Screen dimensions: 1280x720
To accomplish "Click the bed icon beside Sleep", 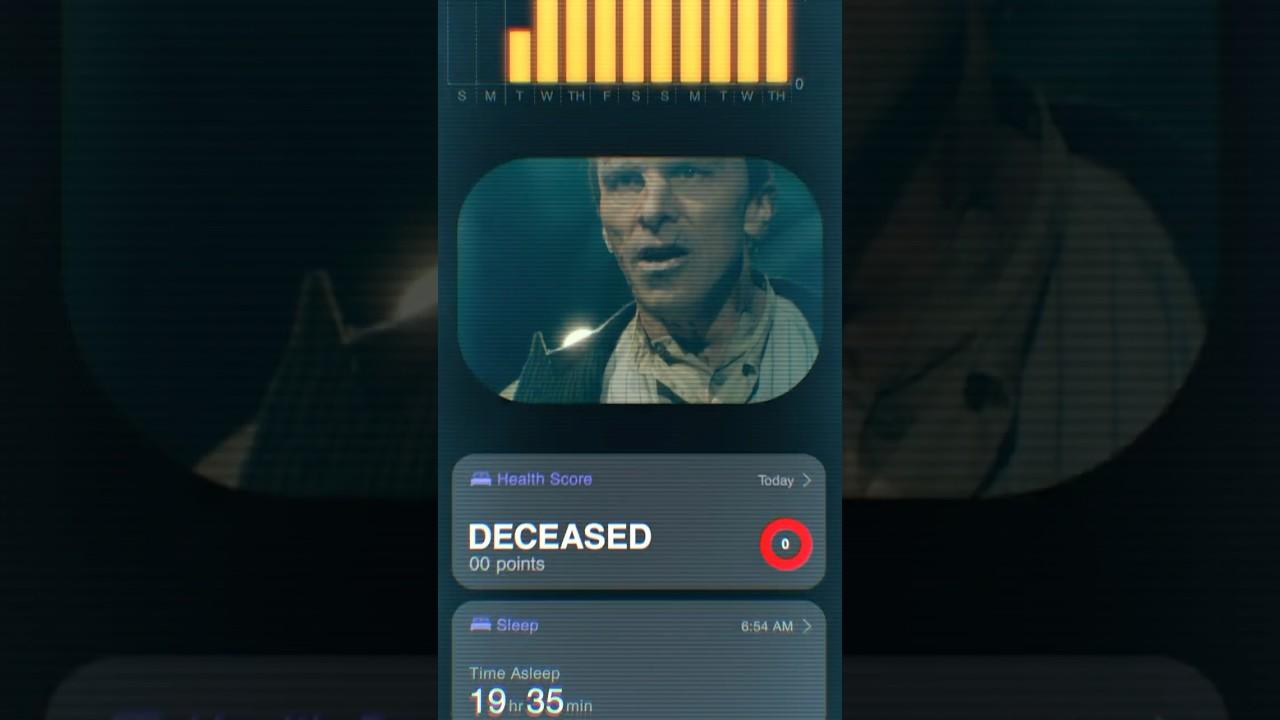I will (x=482, y=625).
